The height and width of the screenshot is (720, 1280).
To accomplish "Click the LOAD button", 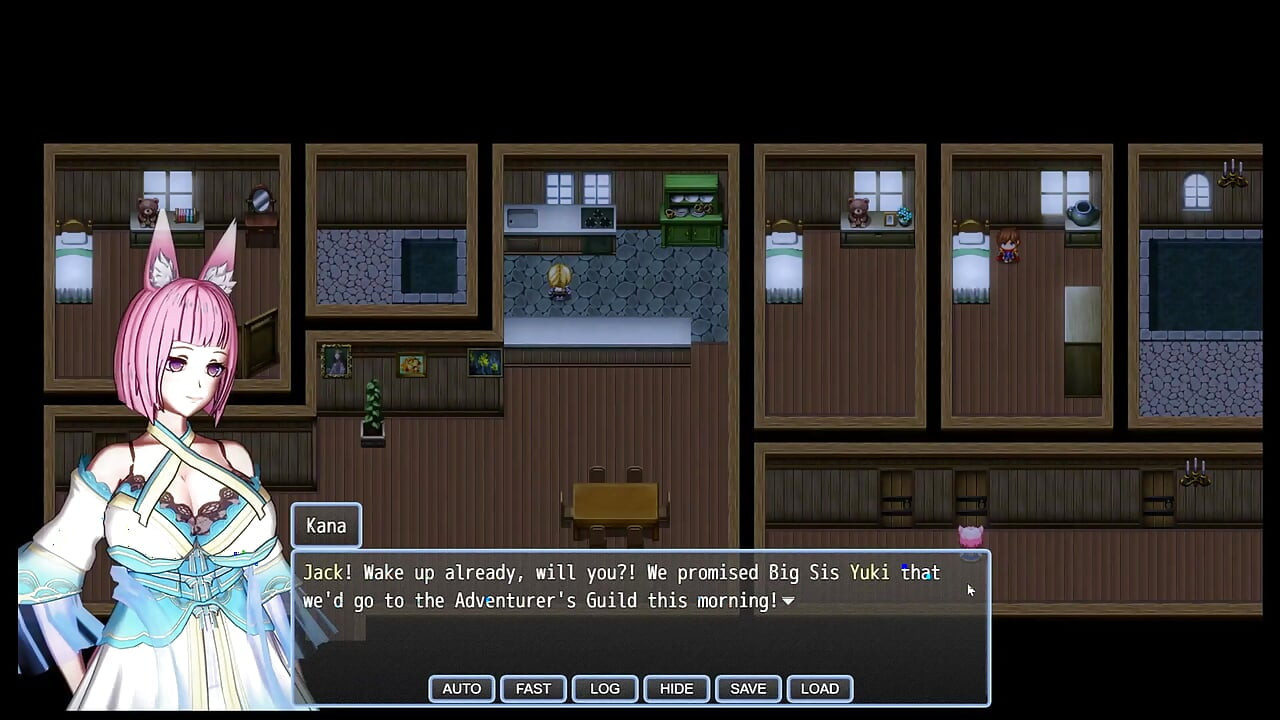I will click(820, 688).
